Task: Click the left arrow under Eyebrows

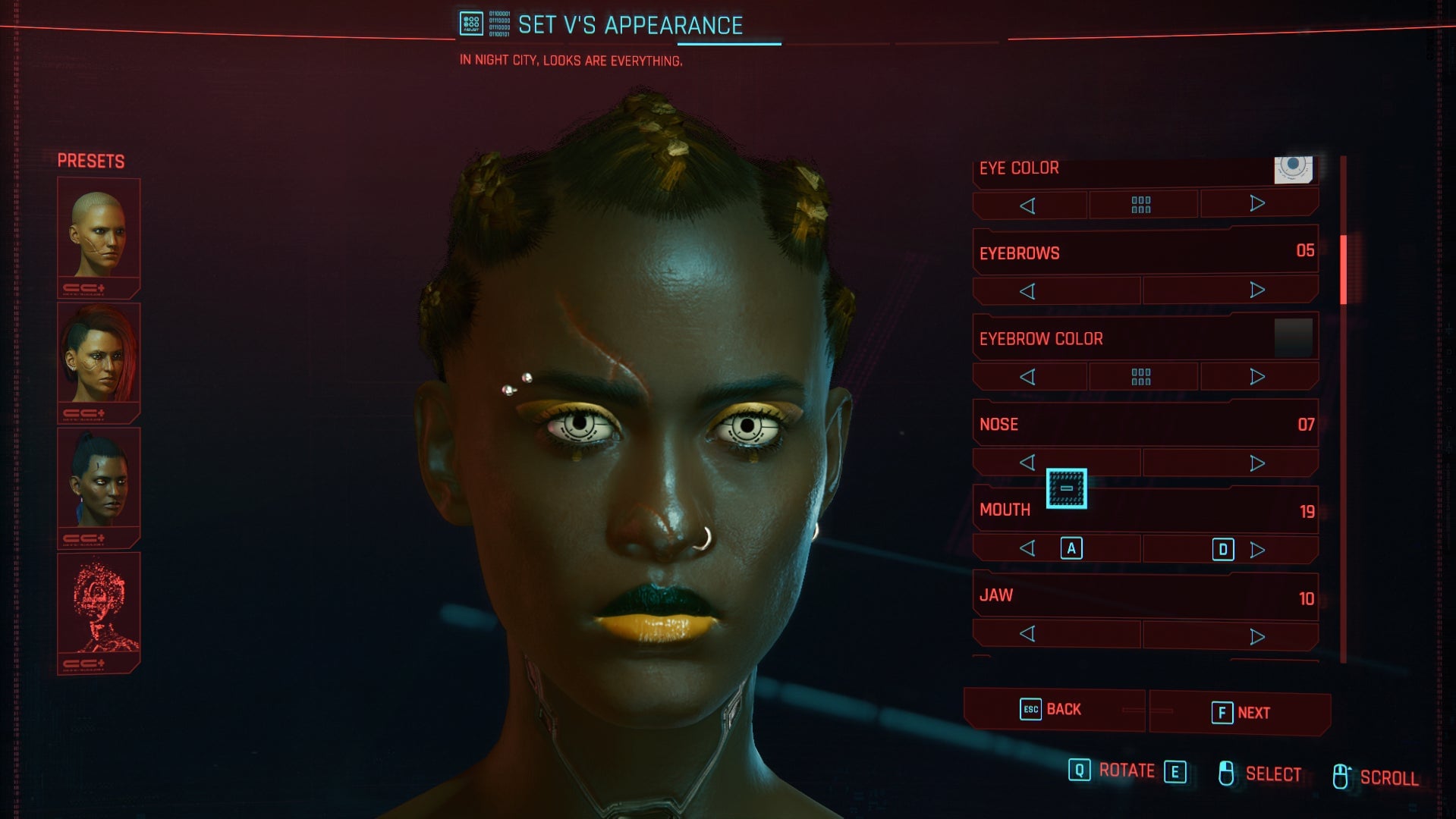Action: tap(1028, 289)
